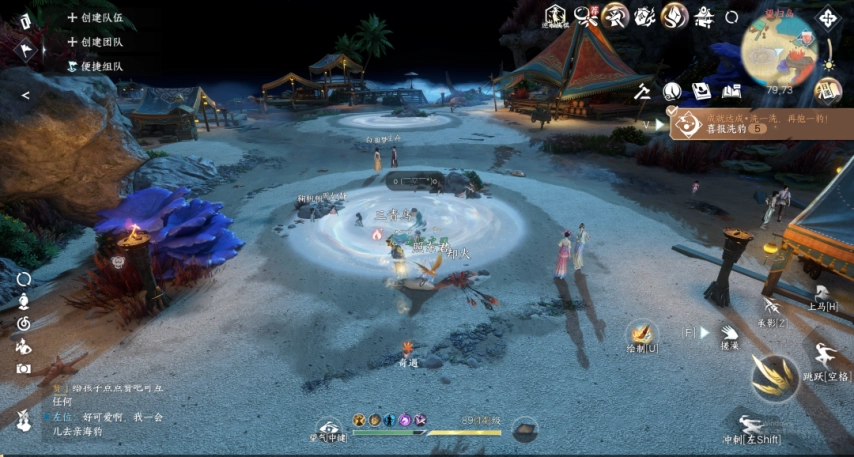Open the open-book journal icon
This screenshot has width=854, height=457.
[x=732, y=92]
